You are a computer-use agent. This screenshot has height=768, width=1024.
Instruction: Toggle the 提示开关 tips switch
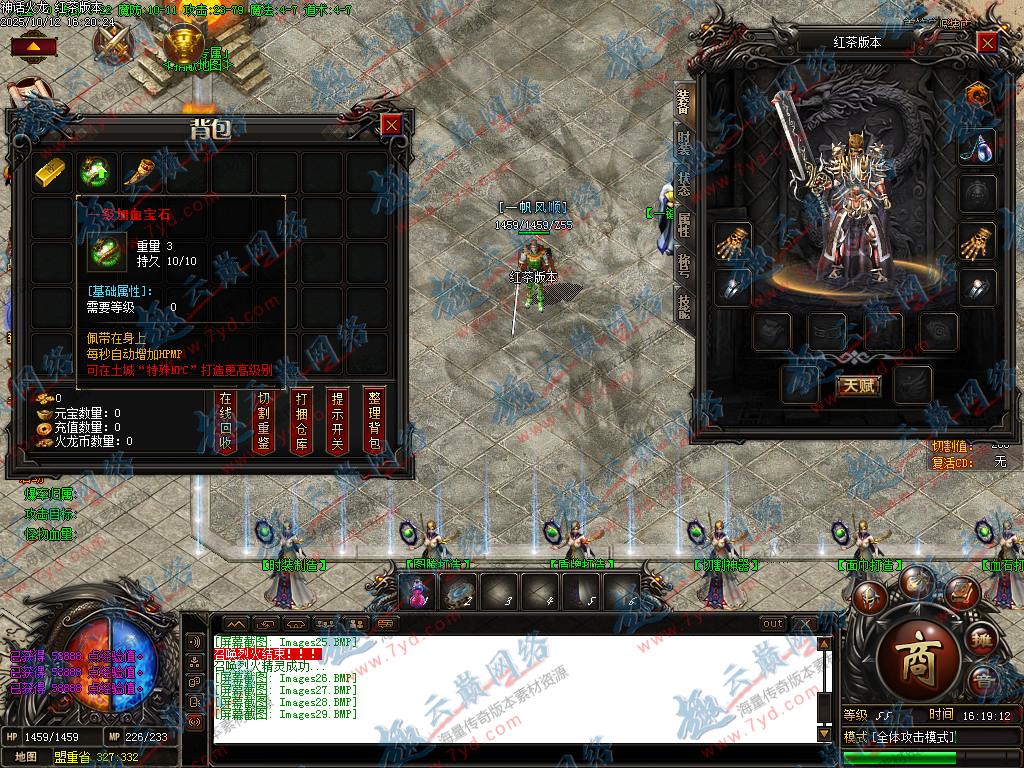(339, 420)
